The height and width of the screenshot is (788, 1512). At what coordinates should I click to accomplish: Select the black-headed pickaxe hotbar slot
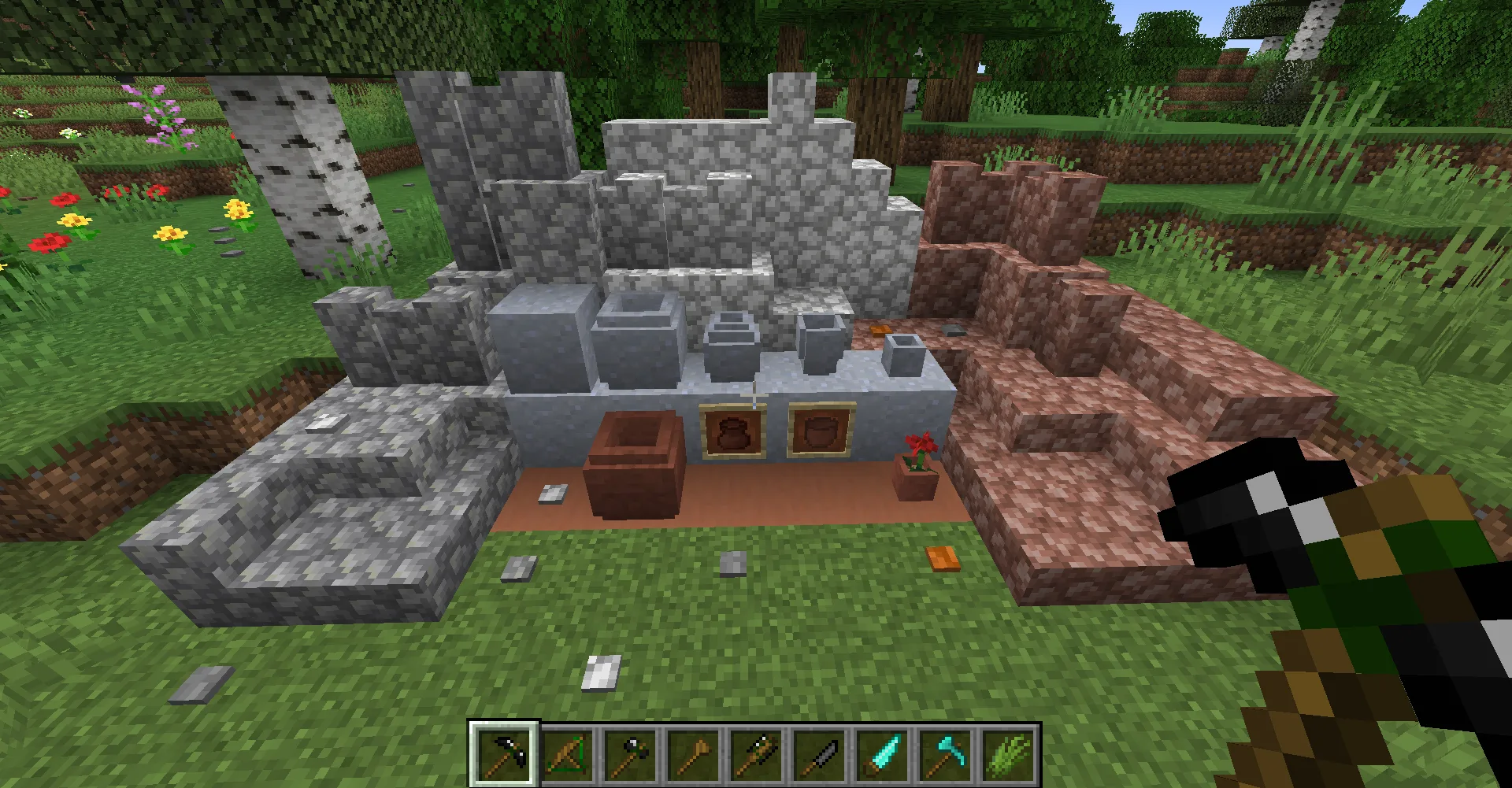click(x=505, y=754)
